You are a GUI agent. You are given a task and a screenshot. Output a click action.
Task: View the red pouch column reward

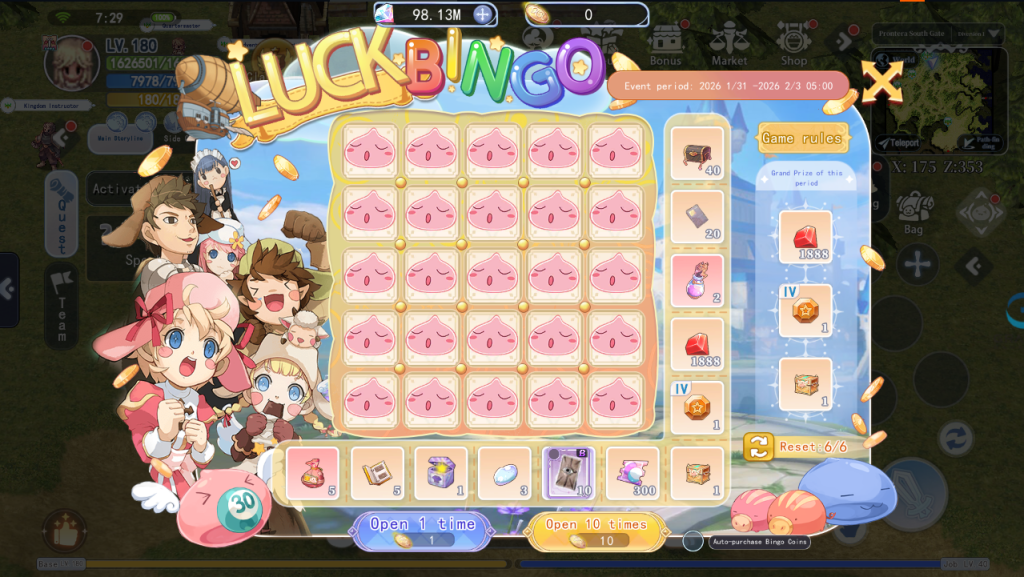click(x=313, y=473)
